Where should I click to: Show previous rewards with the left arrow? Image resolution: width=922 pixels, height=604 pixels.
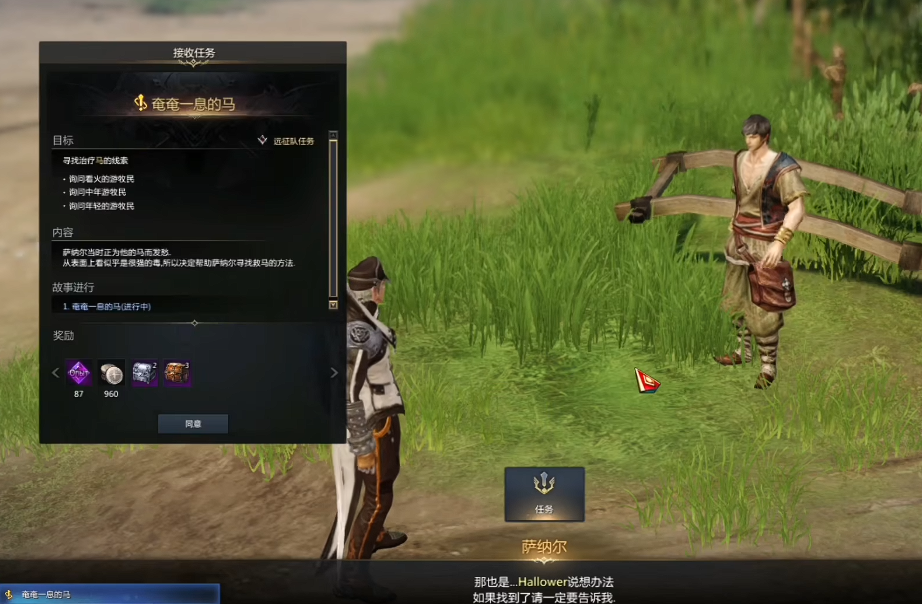(55, 373)
